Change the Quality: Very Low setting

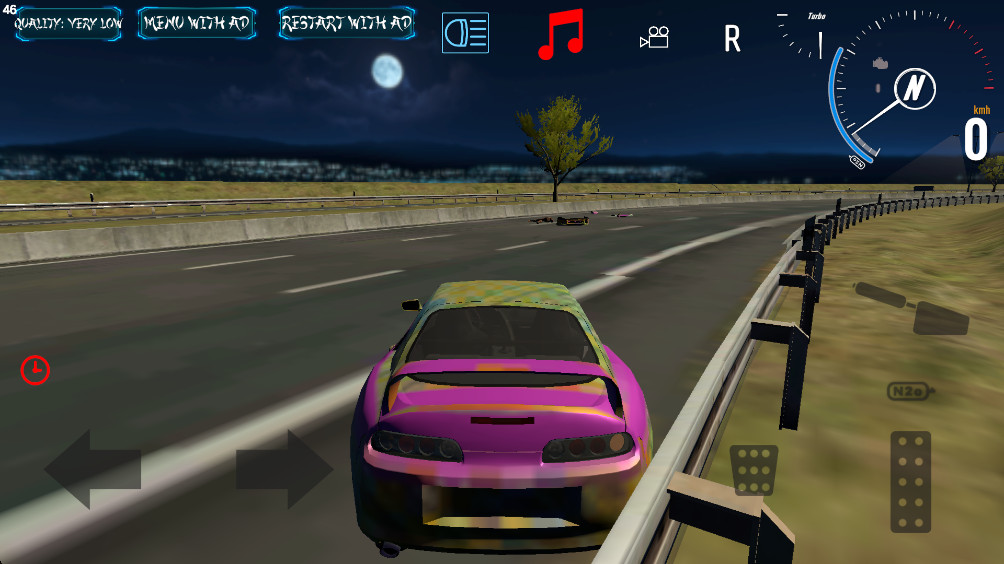[68, 23]
